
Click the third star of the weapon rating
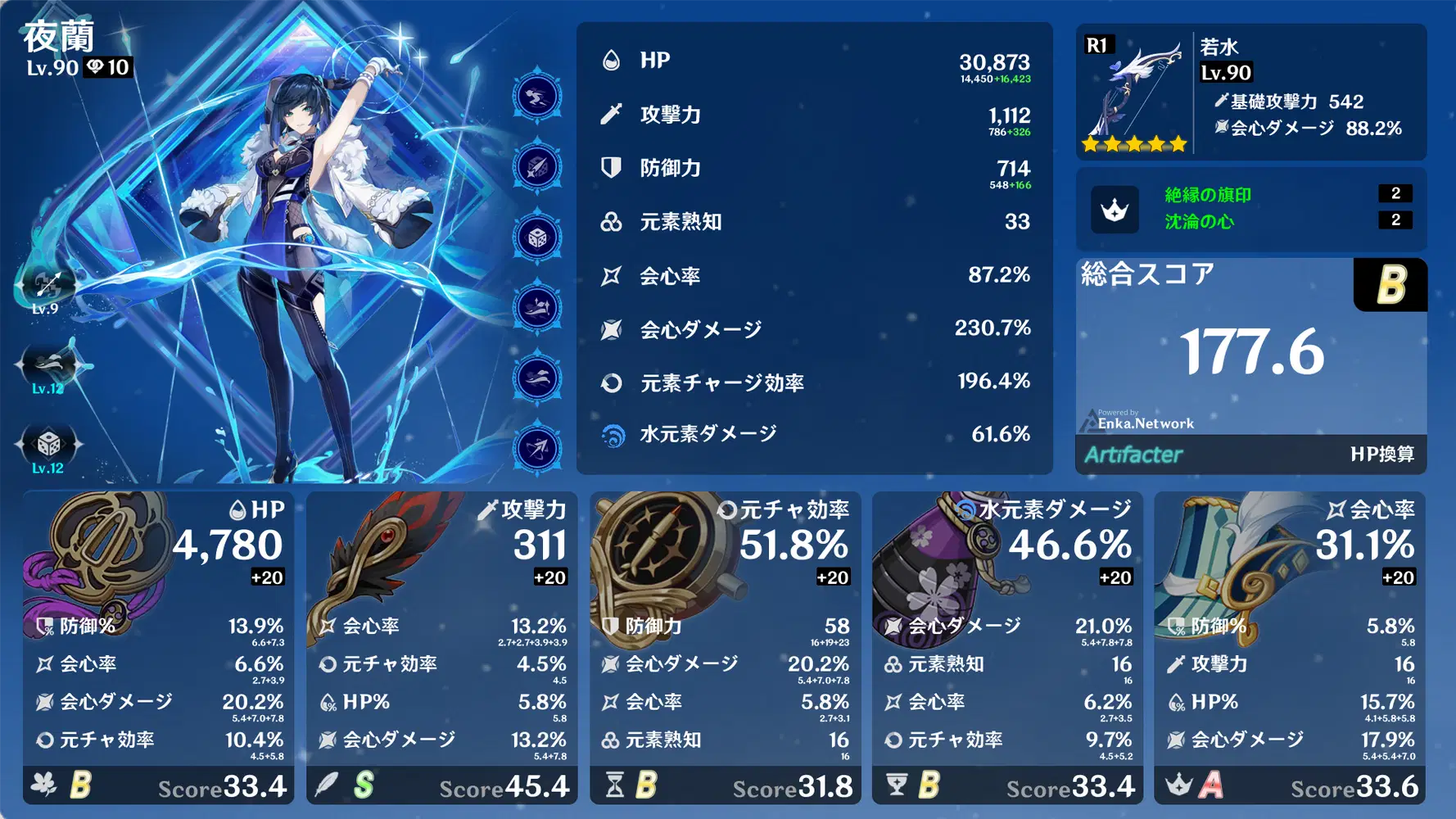1134,143
